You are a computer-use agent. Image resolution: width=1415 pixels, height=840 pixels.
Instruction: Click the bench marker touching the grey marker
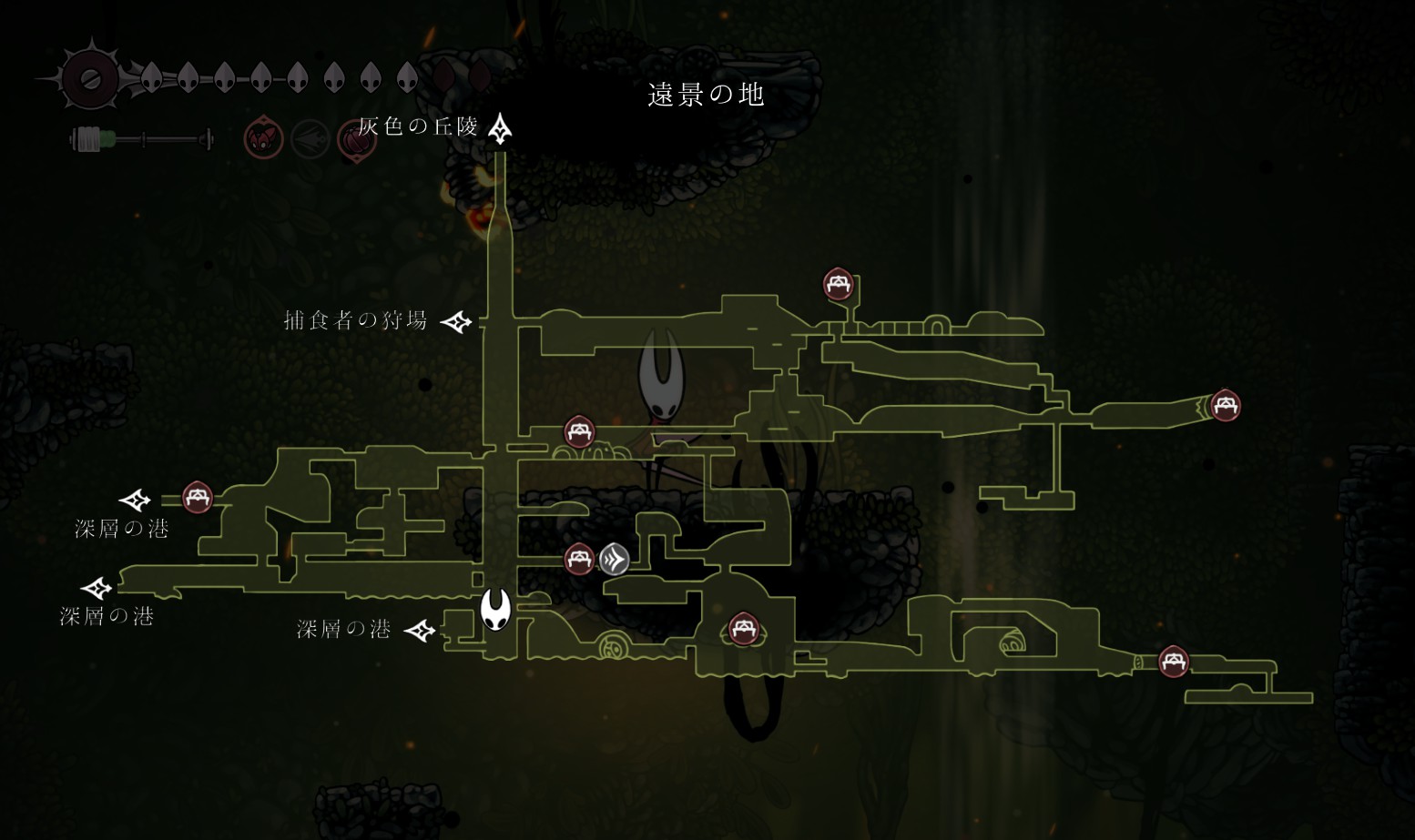pyautogui.click(x=579, y=559)
